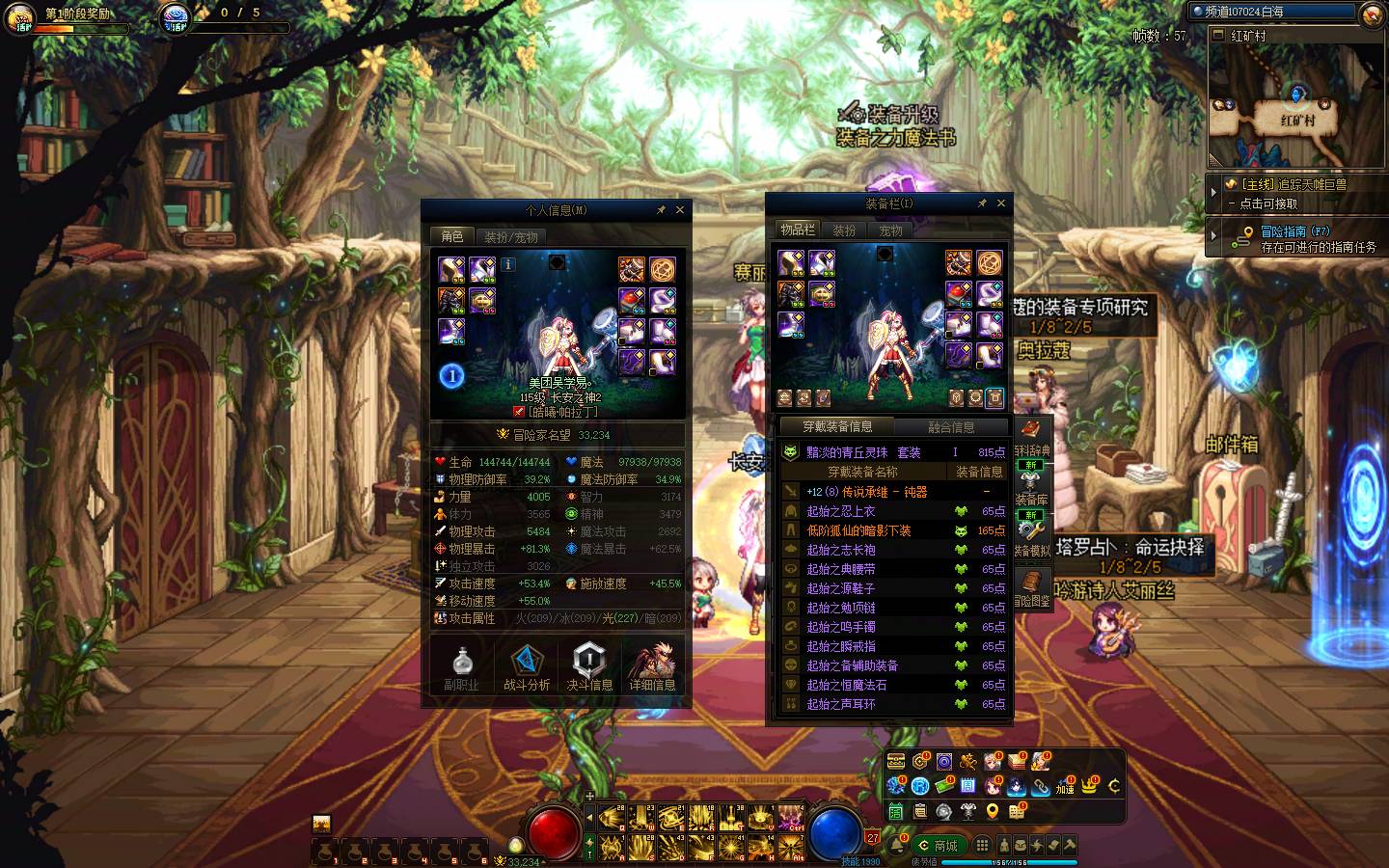Open the yellow map pin icon
The width and height of the screenshot is (1389, 868).
coord(993,812)
